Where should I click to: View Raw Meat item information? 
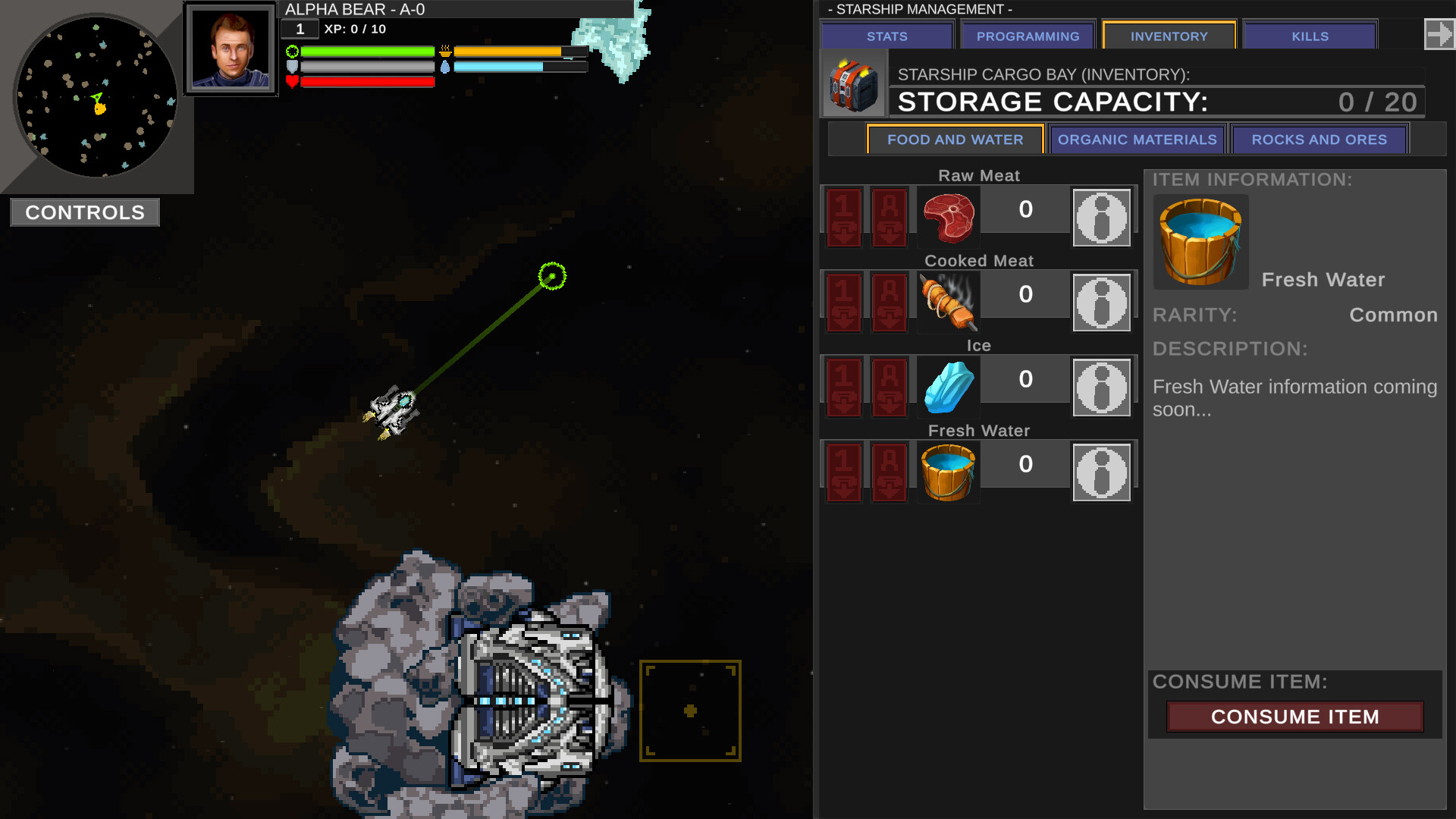tap(1101, 218)
